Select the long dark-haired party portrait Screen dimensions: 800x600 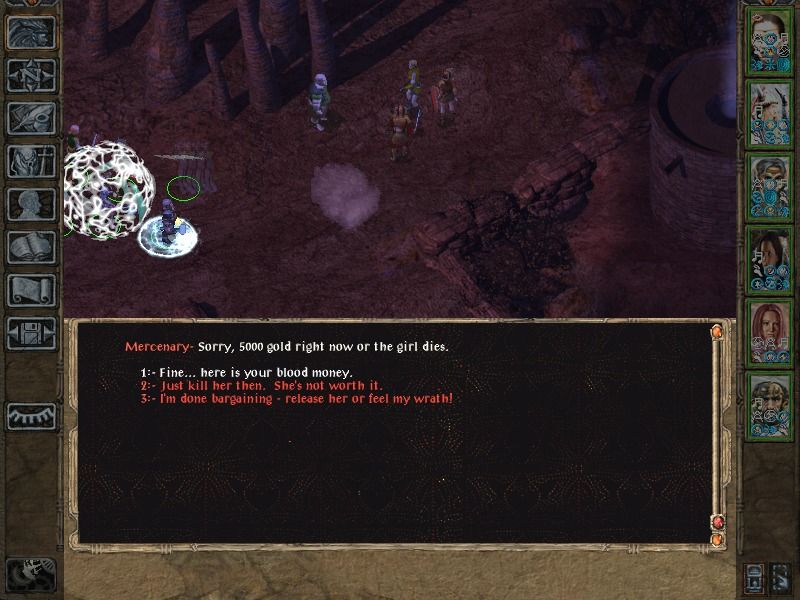tap(769, 260)
